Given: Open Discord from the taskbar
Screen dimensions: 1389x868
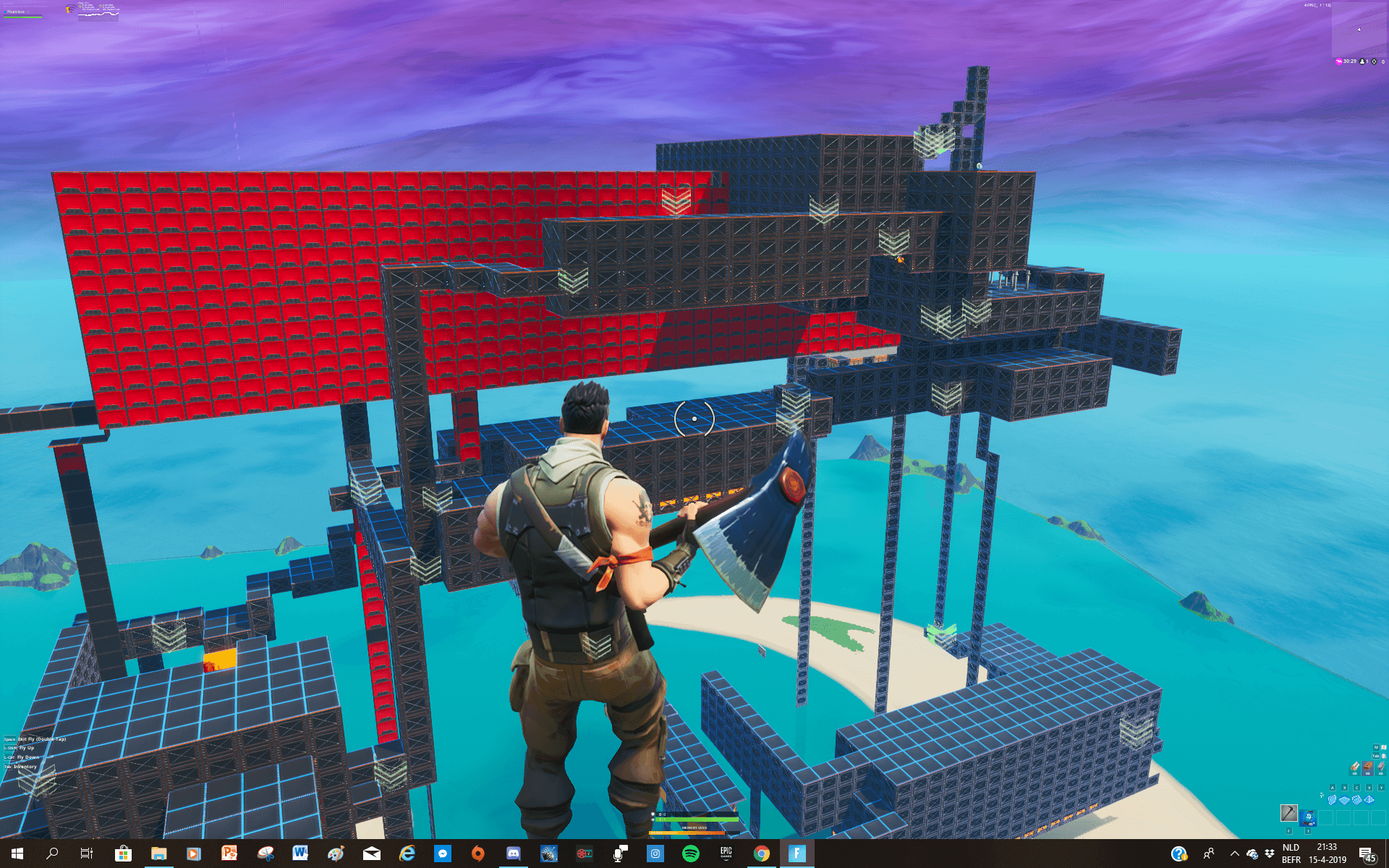Looking at the screenshot, I should coord(512,854).
